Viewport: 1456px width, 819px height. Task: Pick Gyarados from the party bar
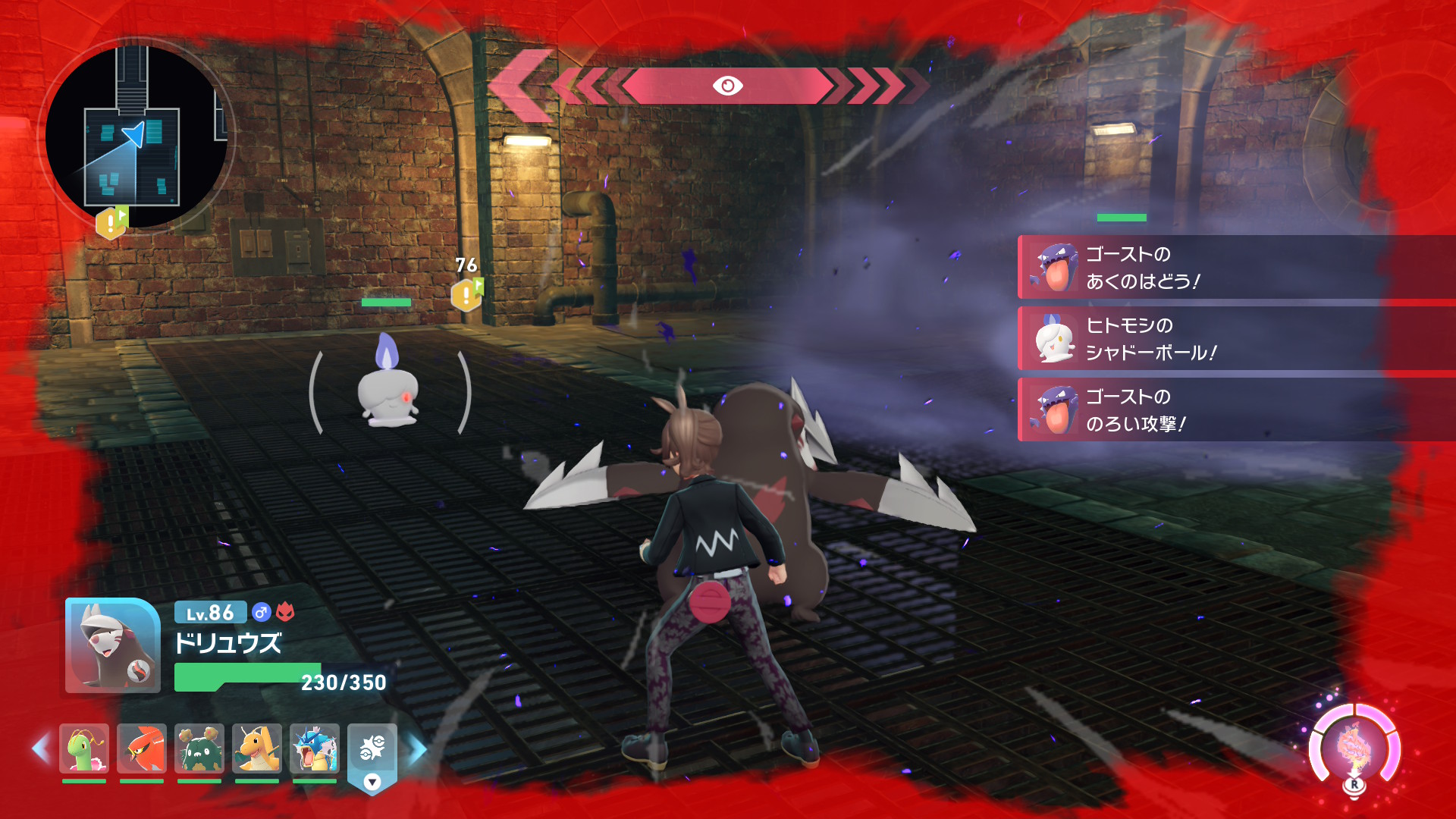(x=314, y=748)
